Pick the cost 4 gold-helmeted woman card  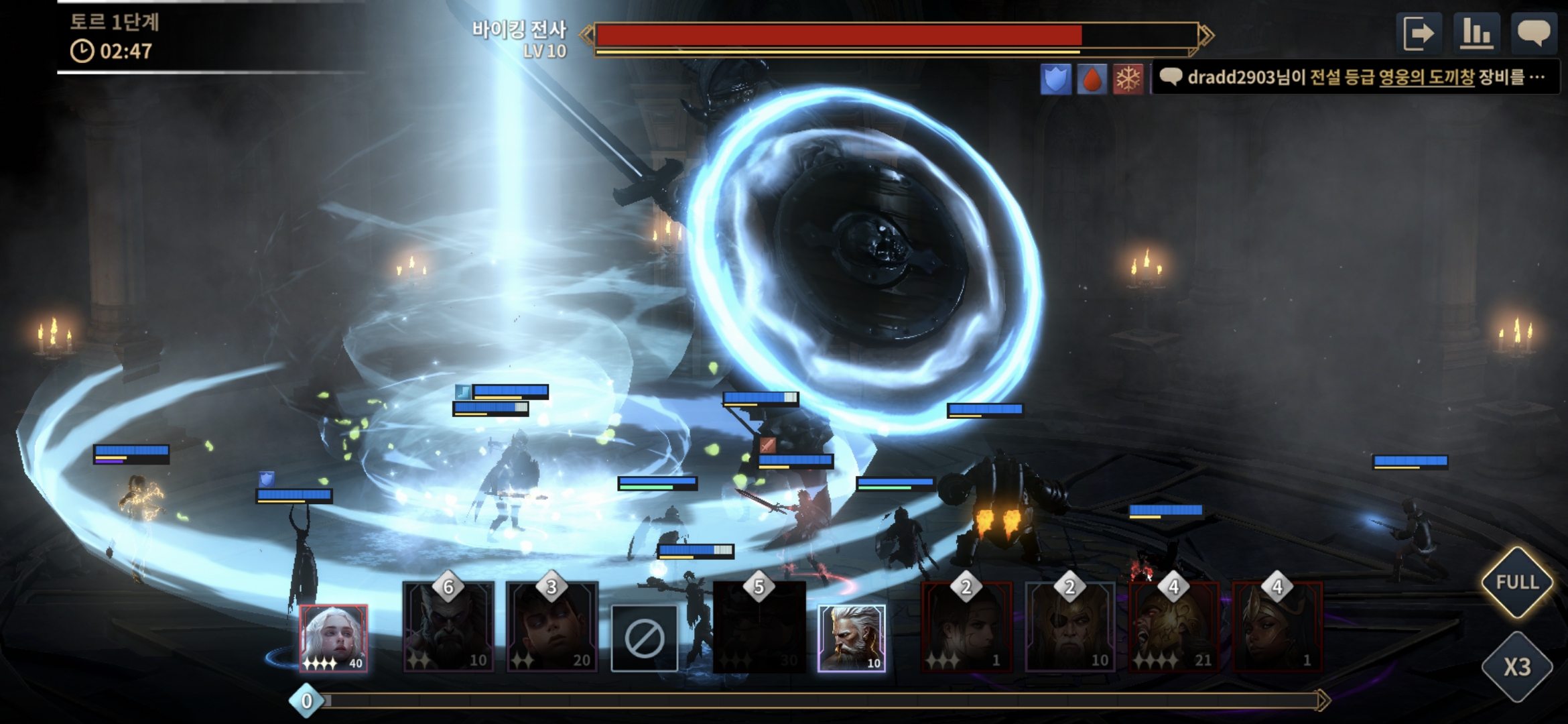click(1277, 627)
